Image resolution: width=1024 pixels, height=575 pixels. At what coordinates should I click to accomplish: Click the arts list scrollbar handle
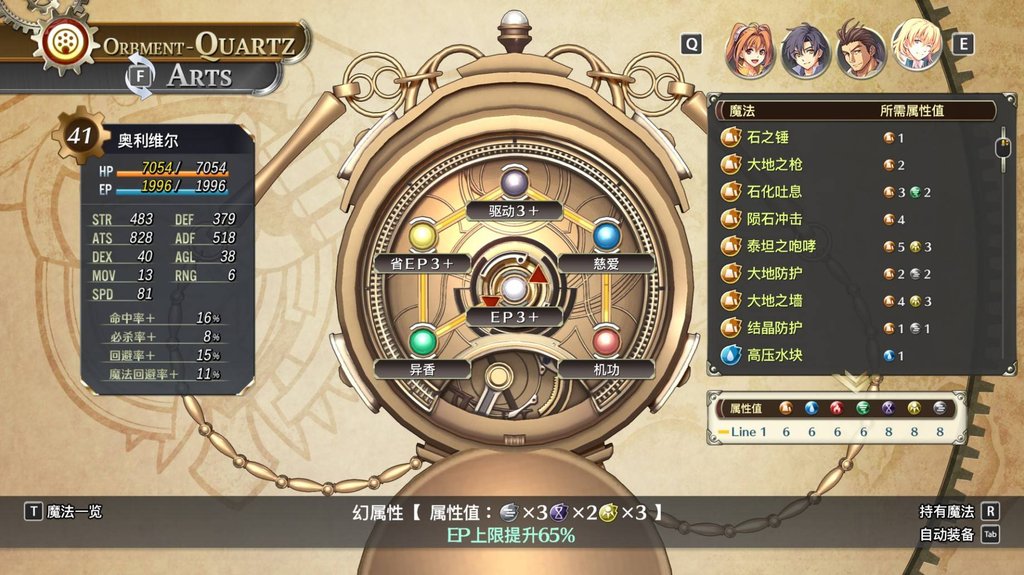tap(1001, 148)
